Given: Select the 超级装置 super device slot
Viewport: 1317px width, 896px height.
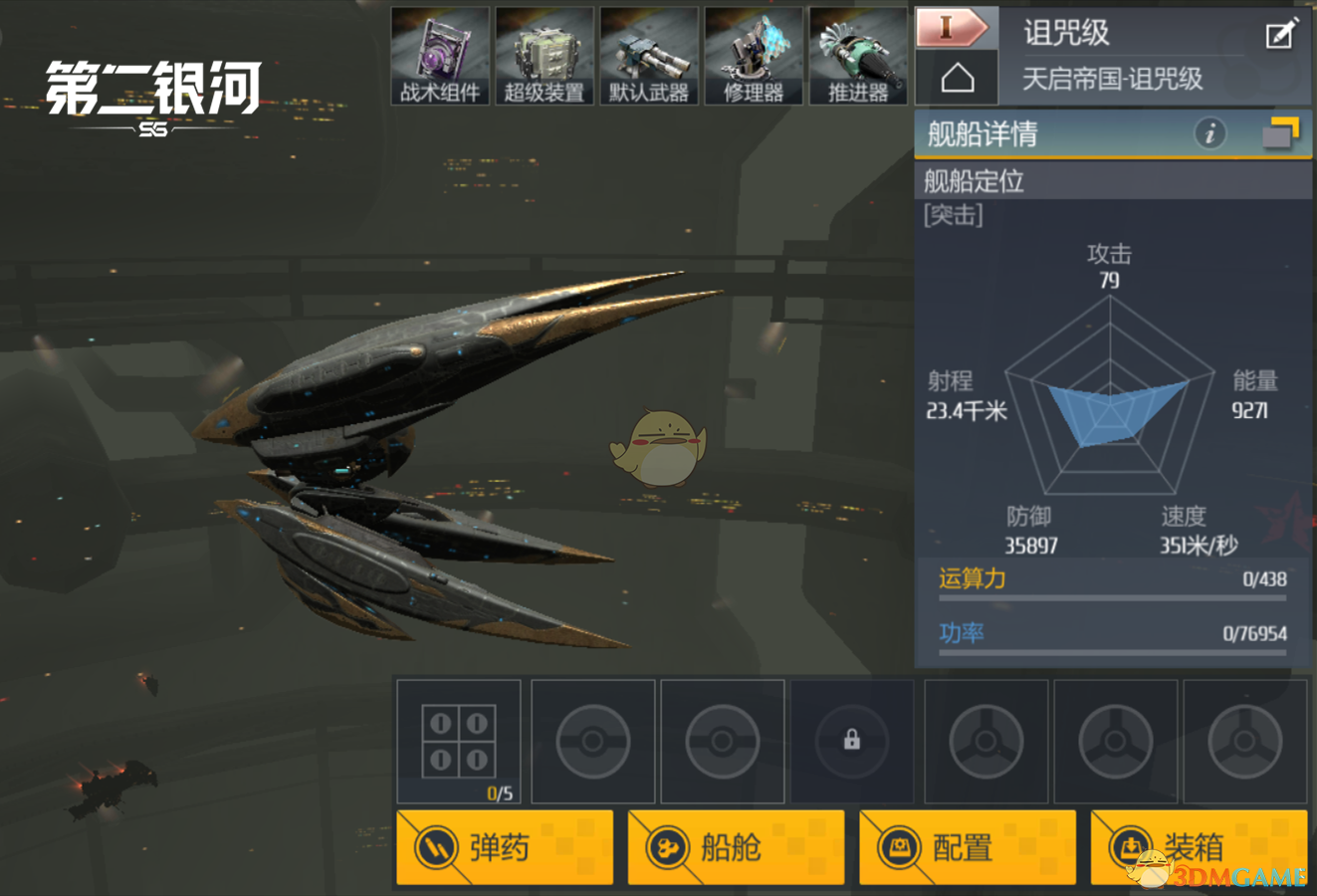Looking at the screenshot, I should (x=545, y=56).
